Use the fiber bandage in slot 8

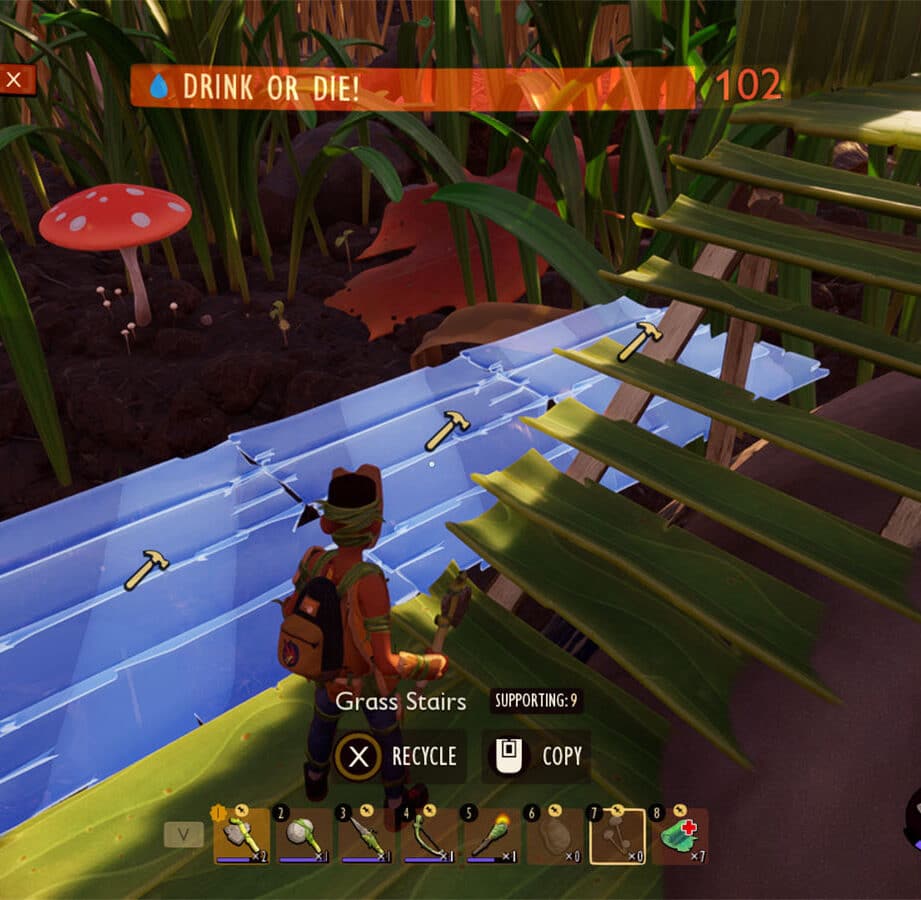pyautogui.click(x=679, y=836)
